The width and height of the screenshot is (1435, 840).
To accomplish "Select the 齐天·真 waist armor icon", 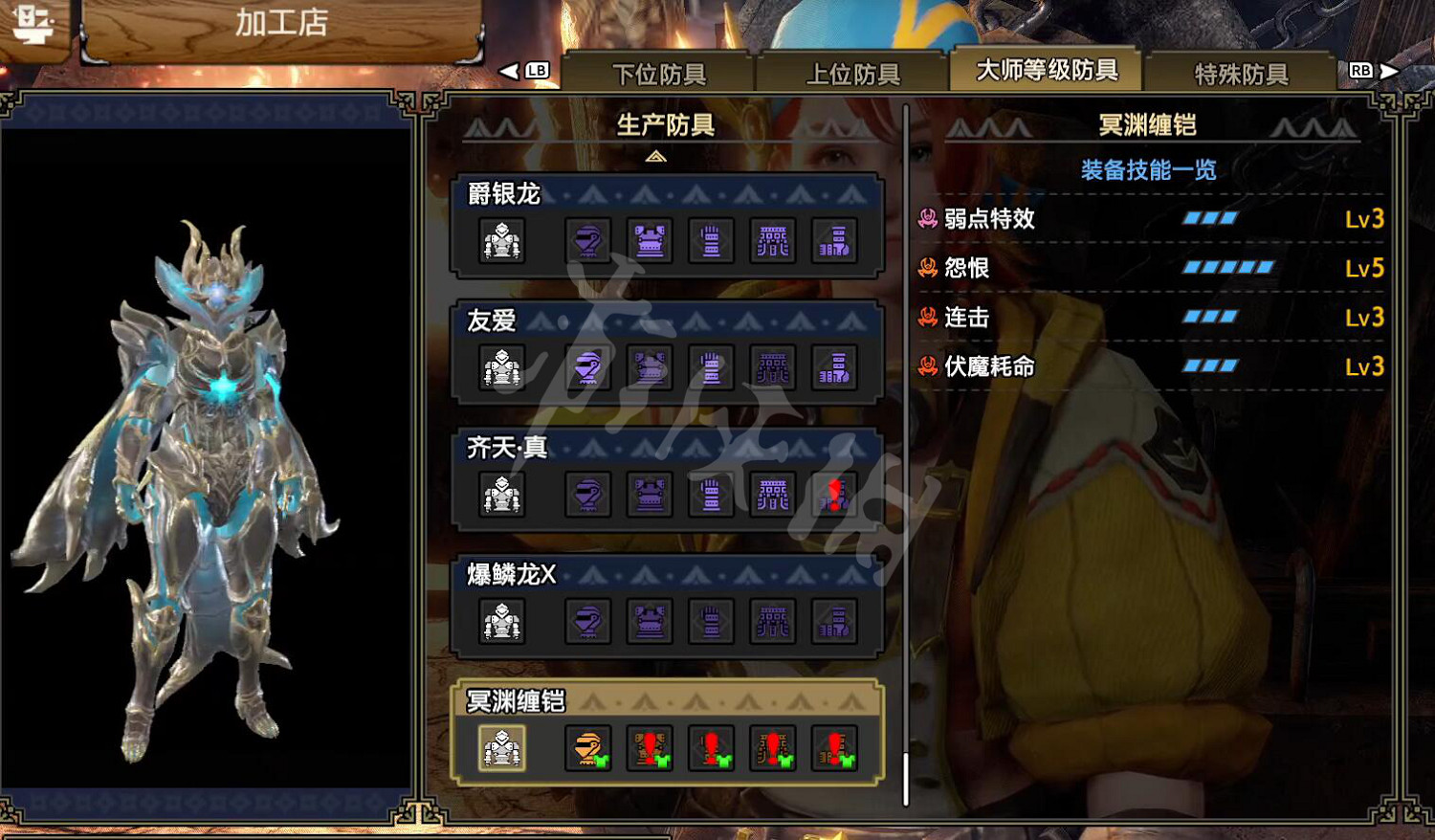I will point(773,495).
